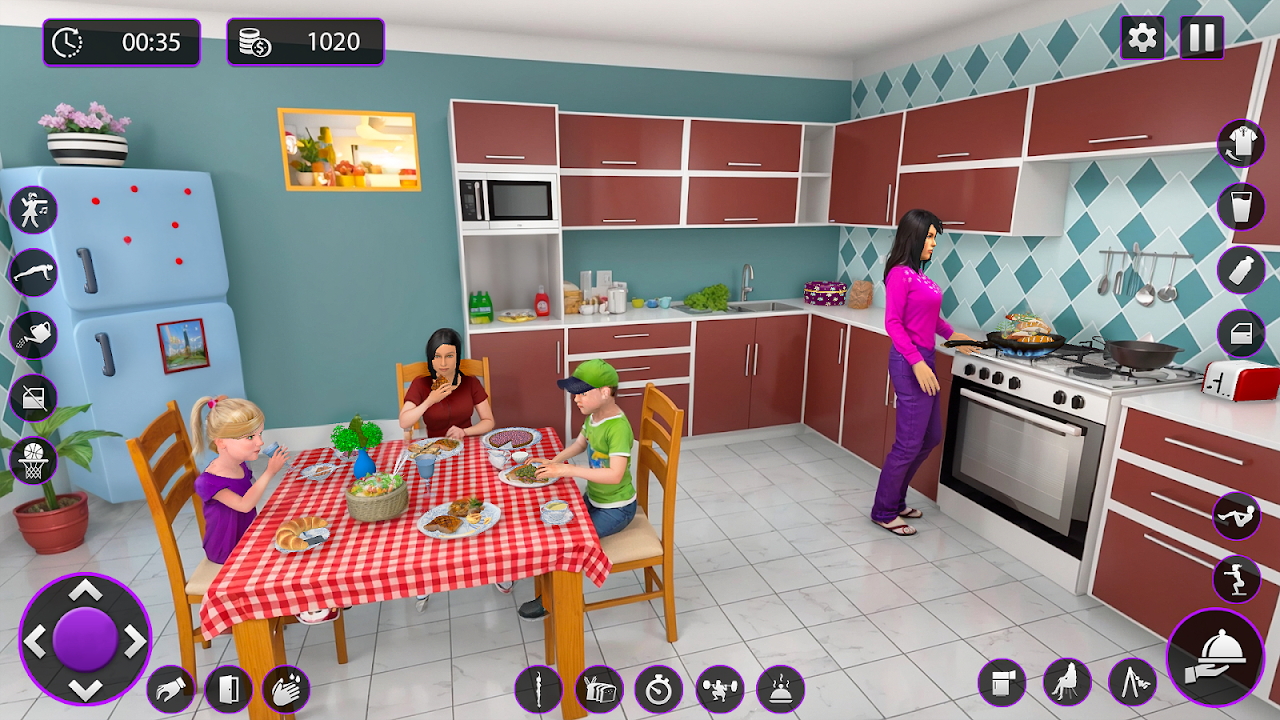Viewport: 1280px width, 720px height.
Task: Choose the wash hands action
Action: (286, 689)
